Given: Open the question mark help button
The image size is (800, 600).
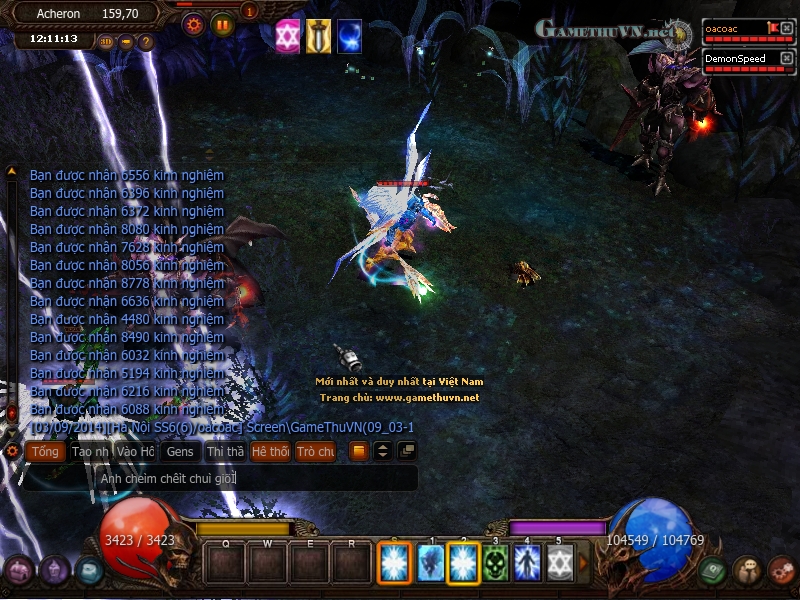Looking at the screenshot, I should point(146,42).
